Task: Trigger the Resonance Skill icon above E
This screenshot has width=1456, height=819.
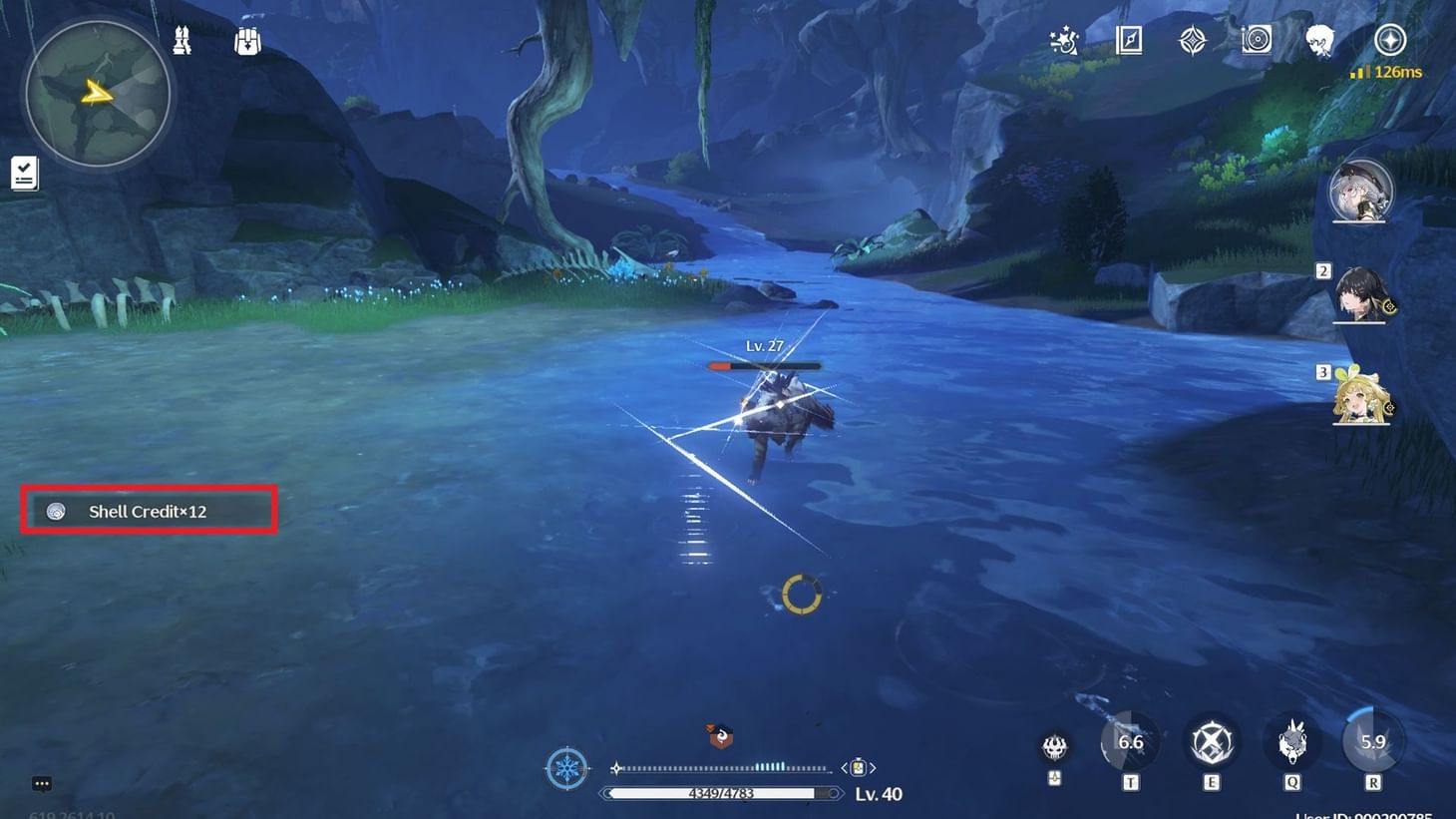Action: click(1212, 741)
